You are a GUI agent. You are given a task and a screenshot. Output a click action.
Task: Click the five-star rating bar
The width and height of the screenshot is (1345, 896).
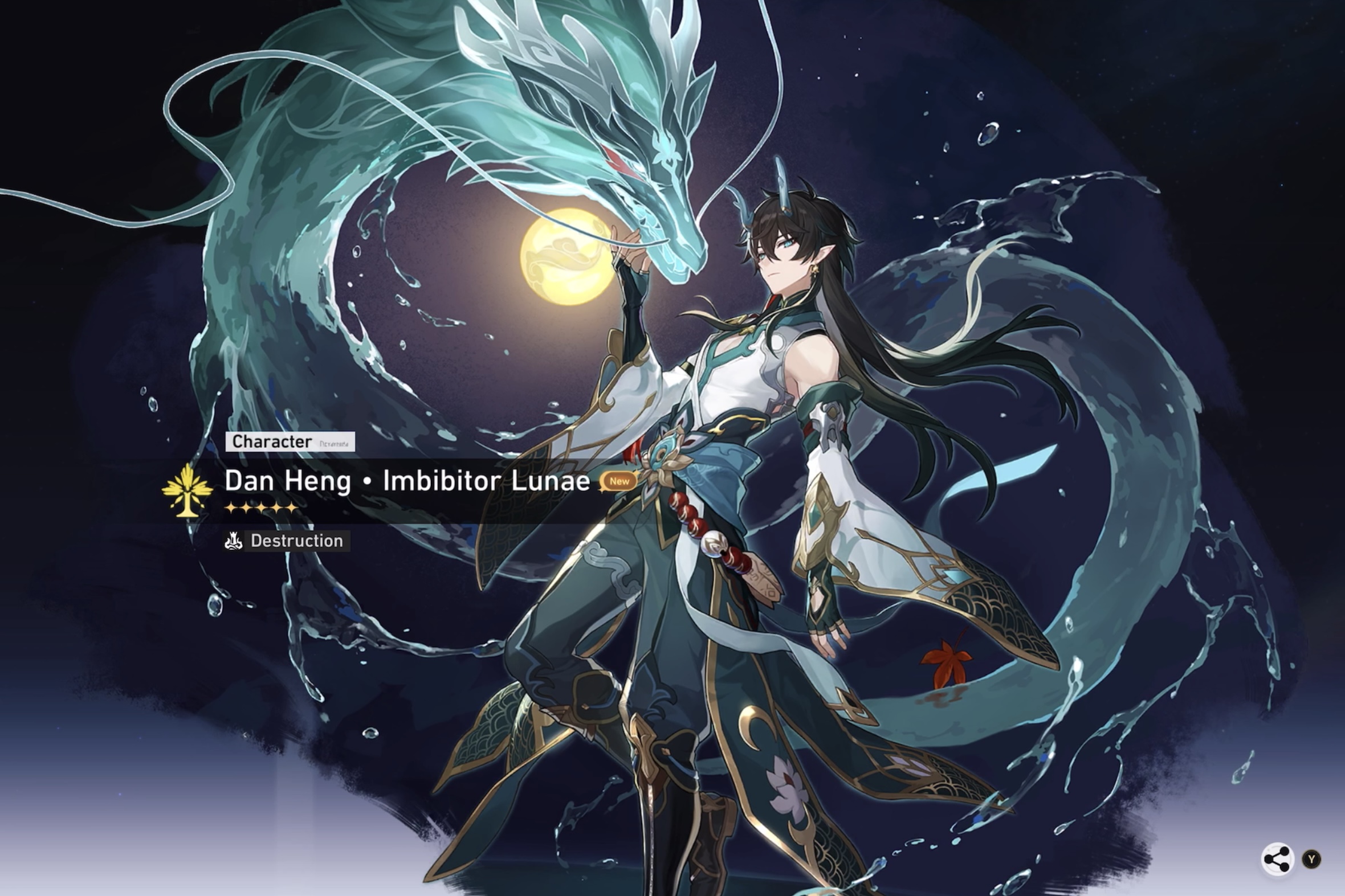260,507
